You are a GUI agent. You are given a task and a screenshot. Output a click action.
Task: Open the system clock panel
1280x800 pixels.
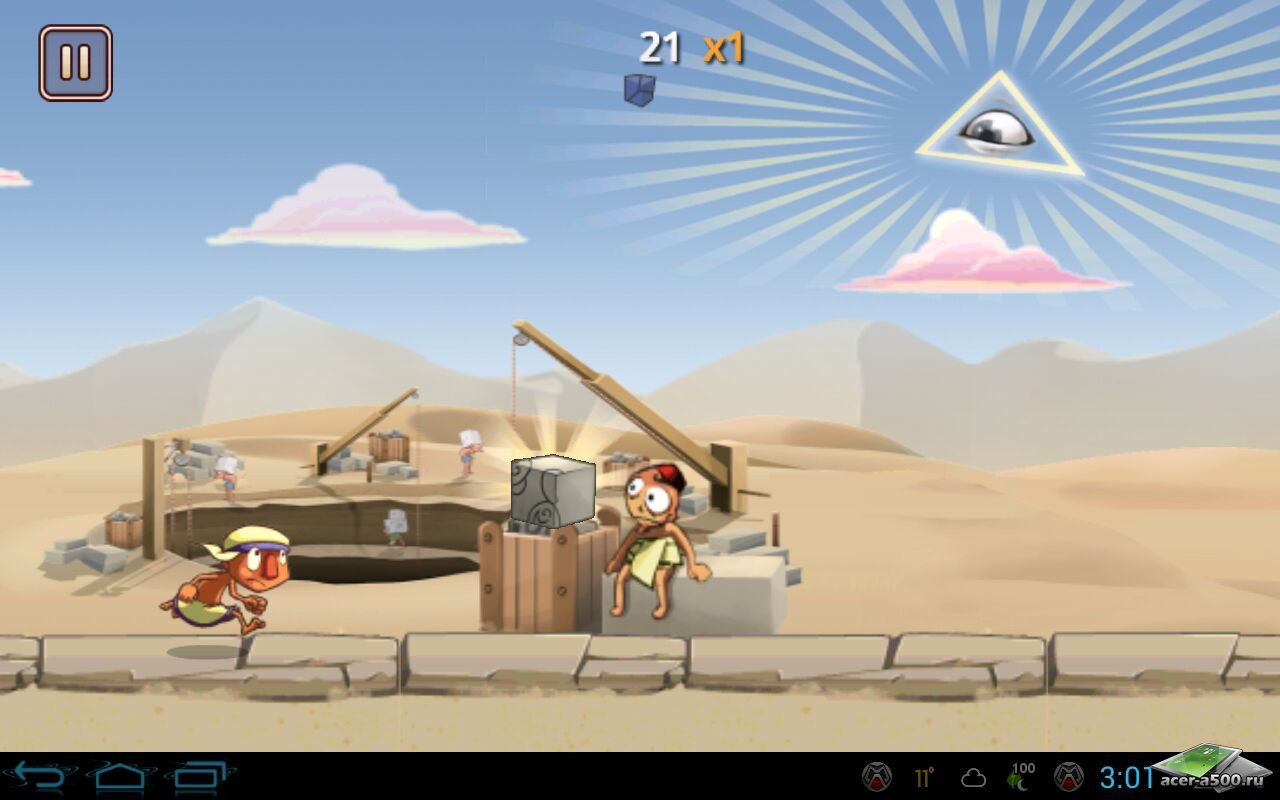point(1126,777)
